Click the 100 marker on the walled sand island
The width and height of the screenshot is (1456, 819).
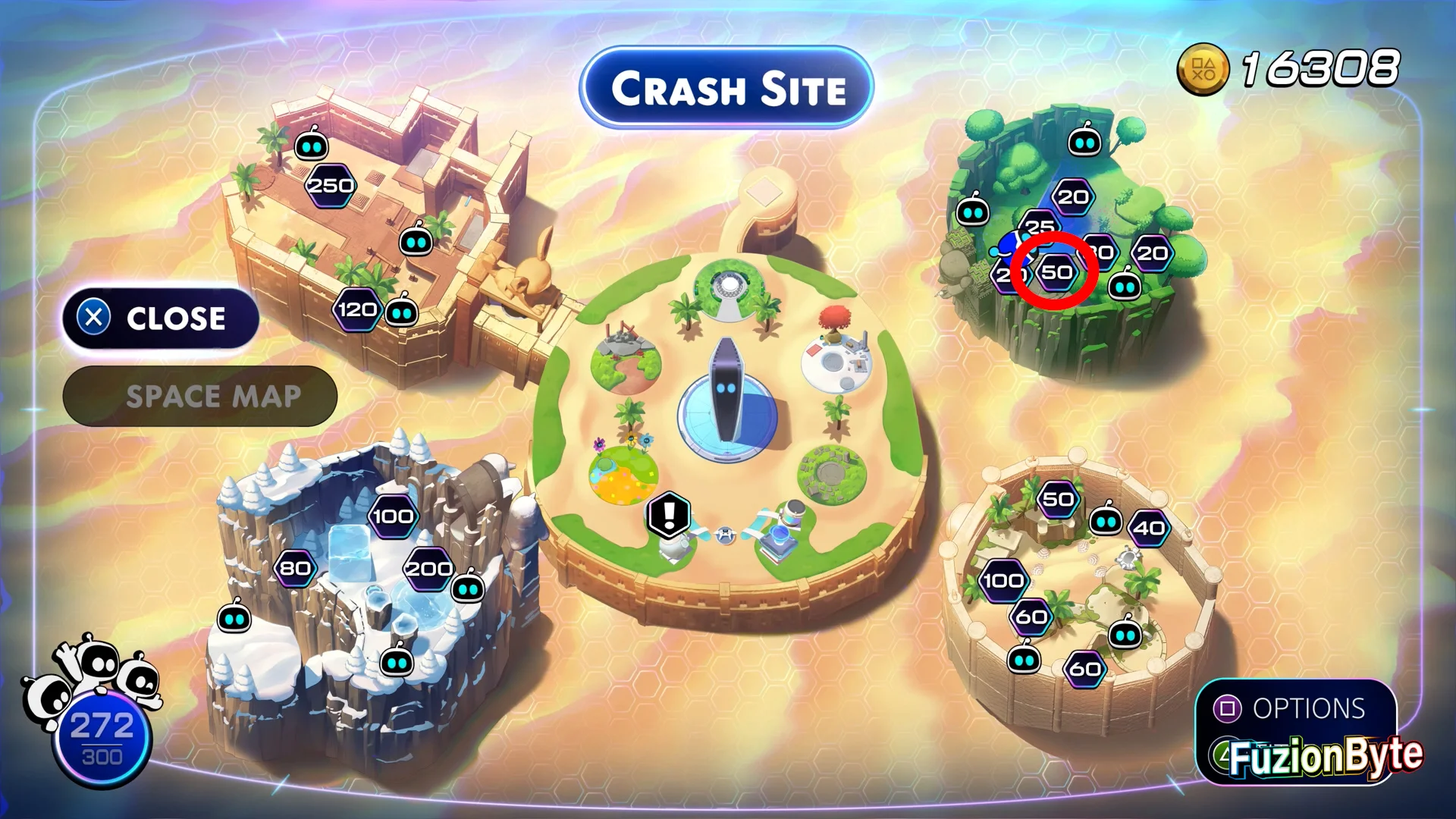coord(1003,581)
